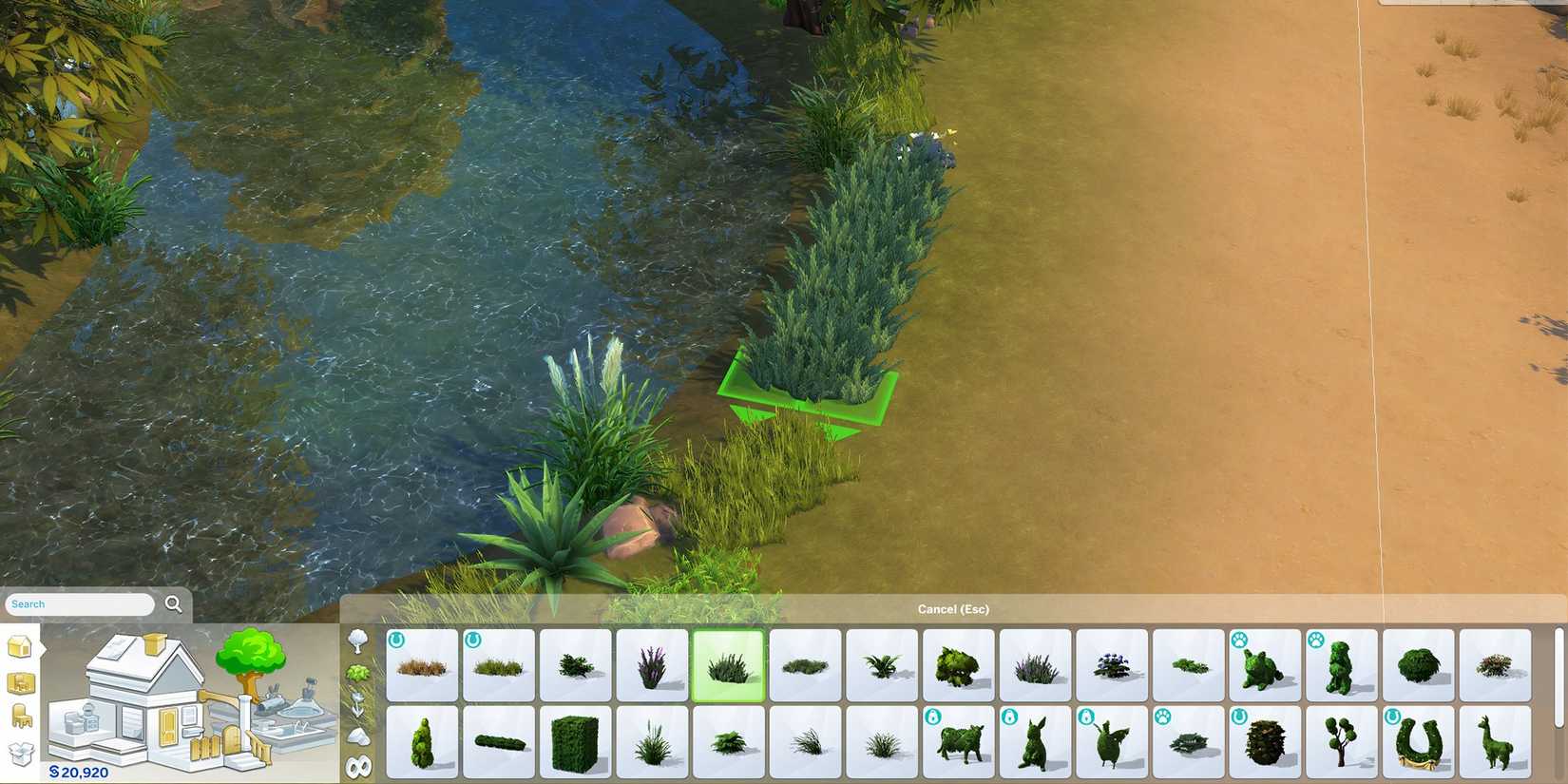
Task: Click the magnifying glass search icon
Action: [174, 604]
